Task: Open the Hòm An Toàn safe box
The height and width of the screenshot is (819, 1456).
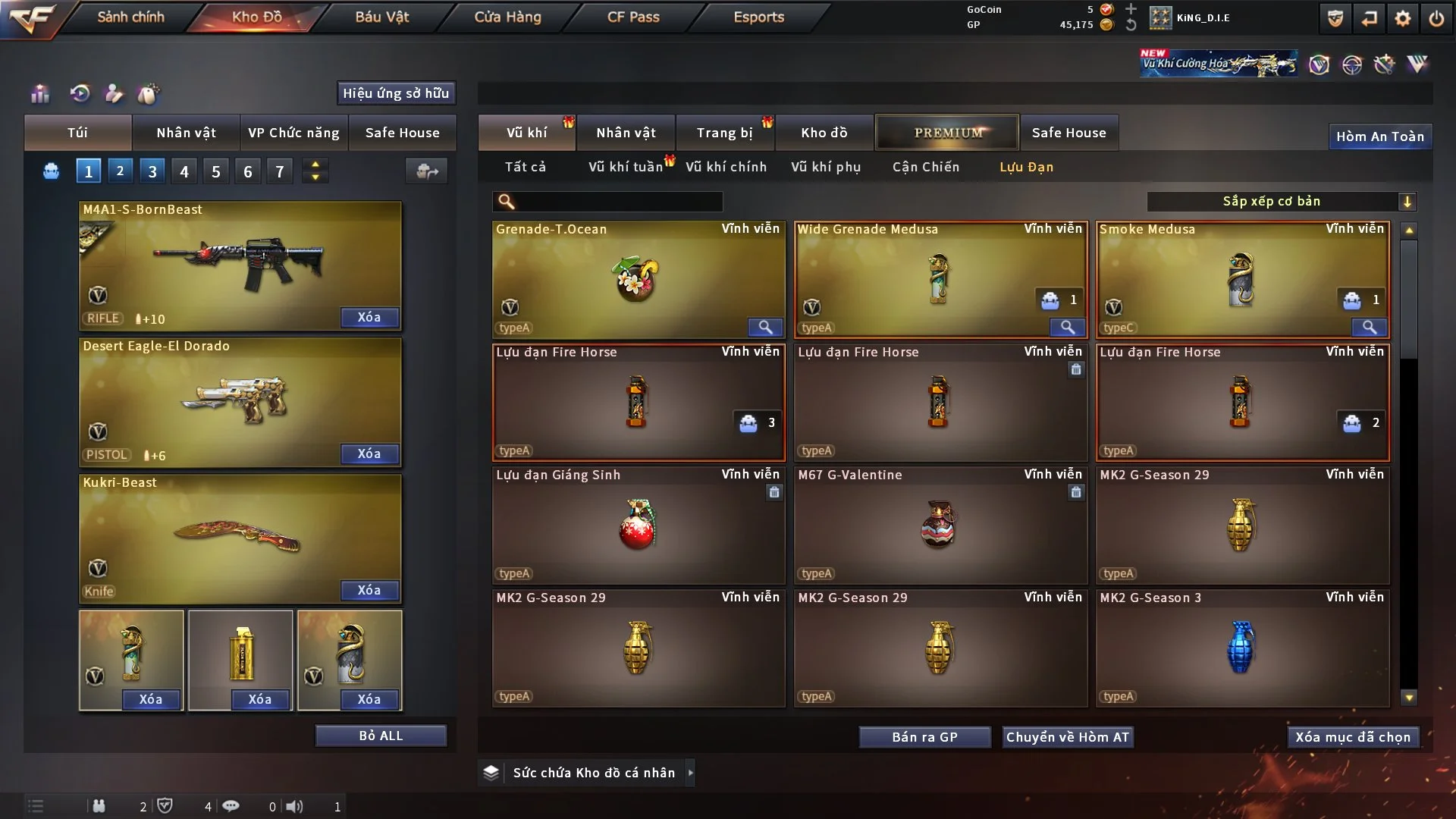Action: [x=1380, y=136]
